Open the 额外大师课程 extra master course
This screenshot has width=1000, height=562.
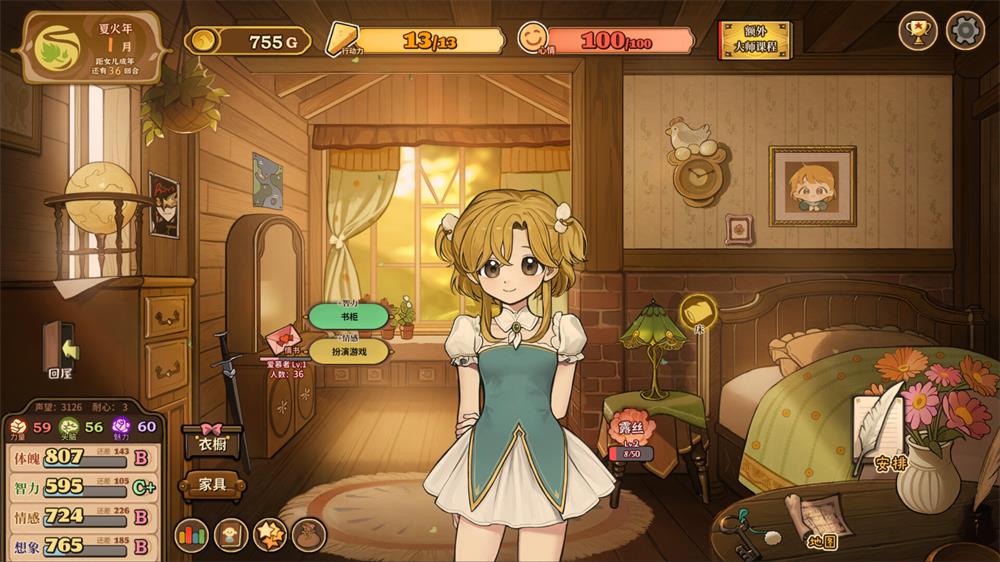(x=755, y=40)
